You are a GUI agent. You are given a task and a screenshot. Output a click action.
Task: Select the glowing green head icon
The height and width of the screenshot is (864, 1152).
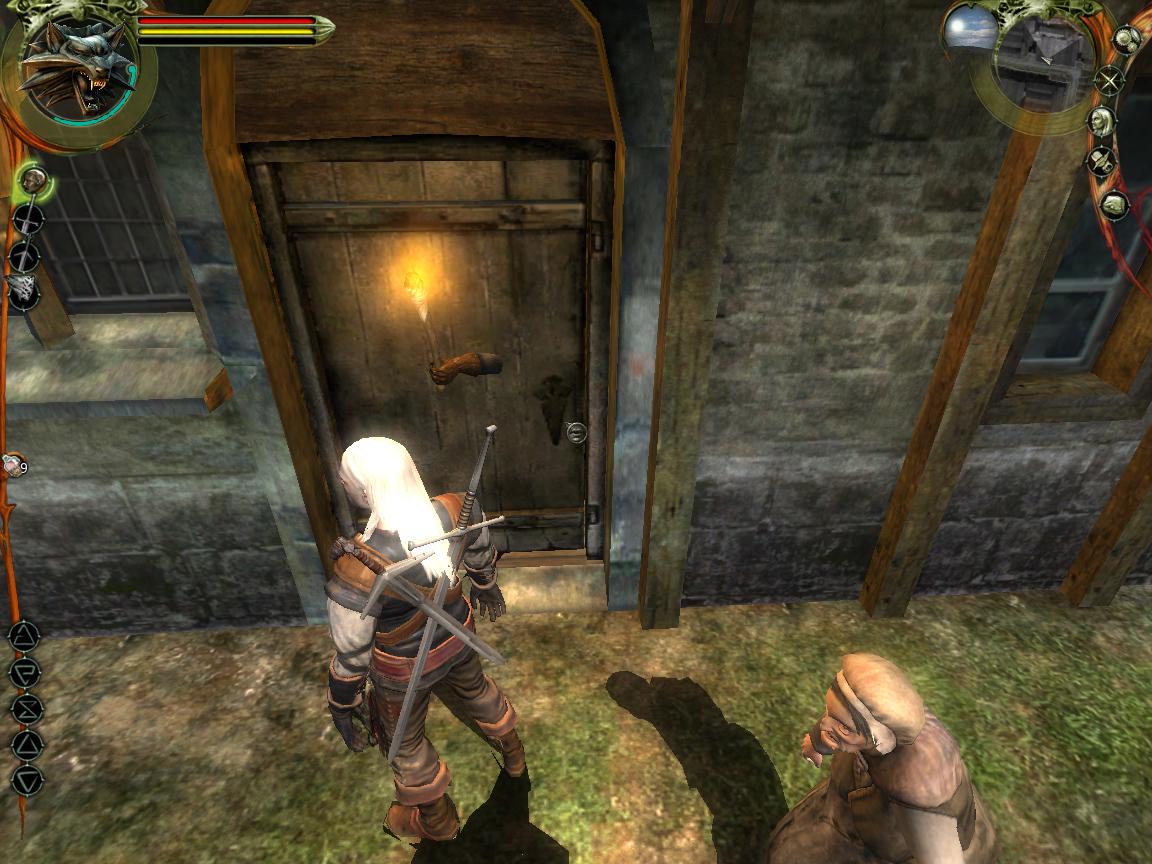click(34, 182)
